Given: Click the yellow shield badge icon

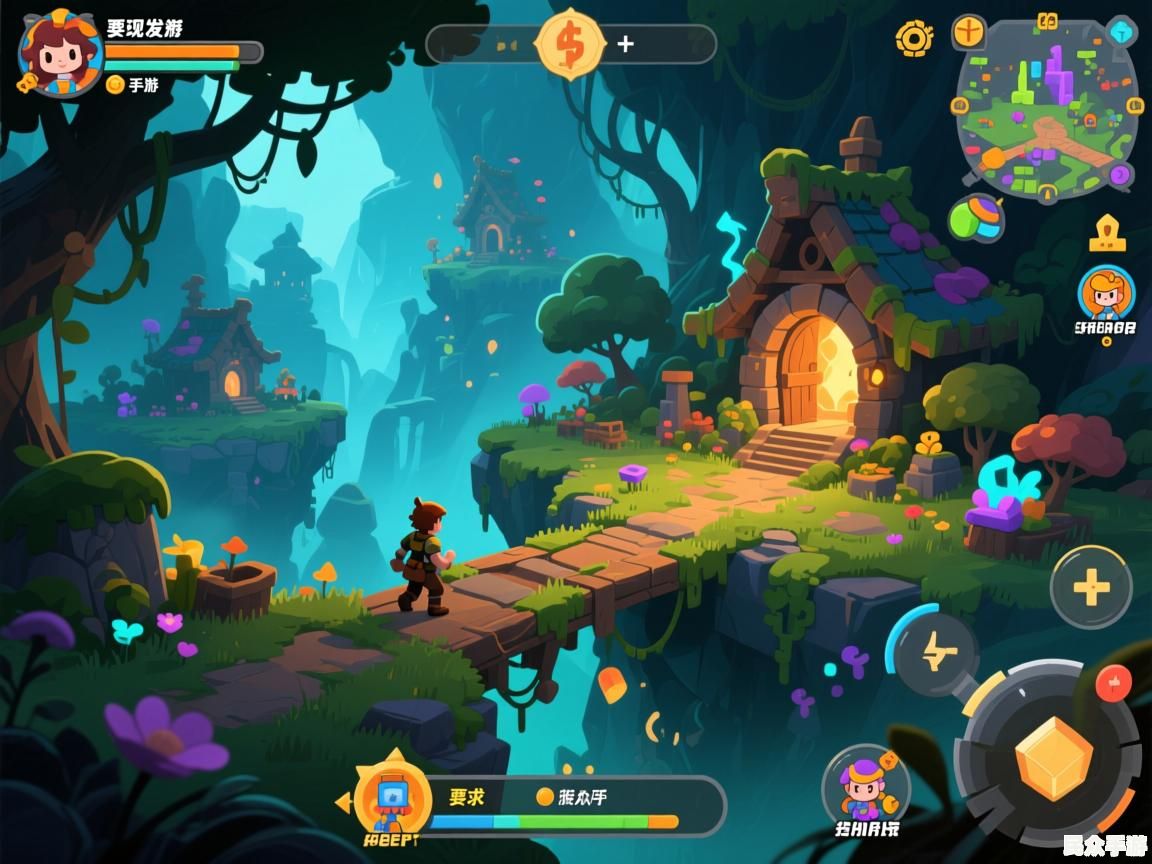Looking at the screenshot, I should click(x=1107, y=234).
